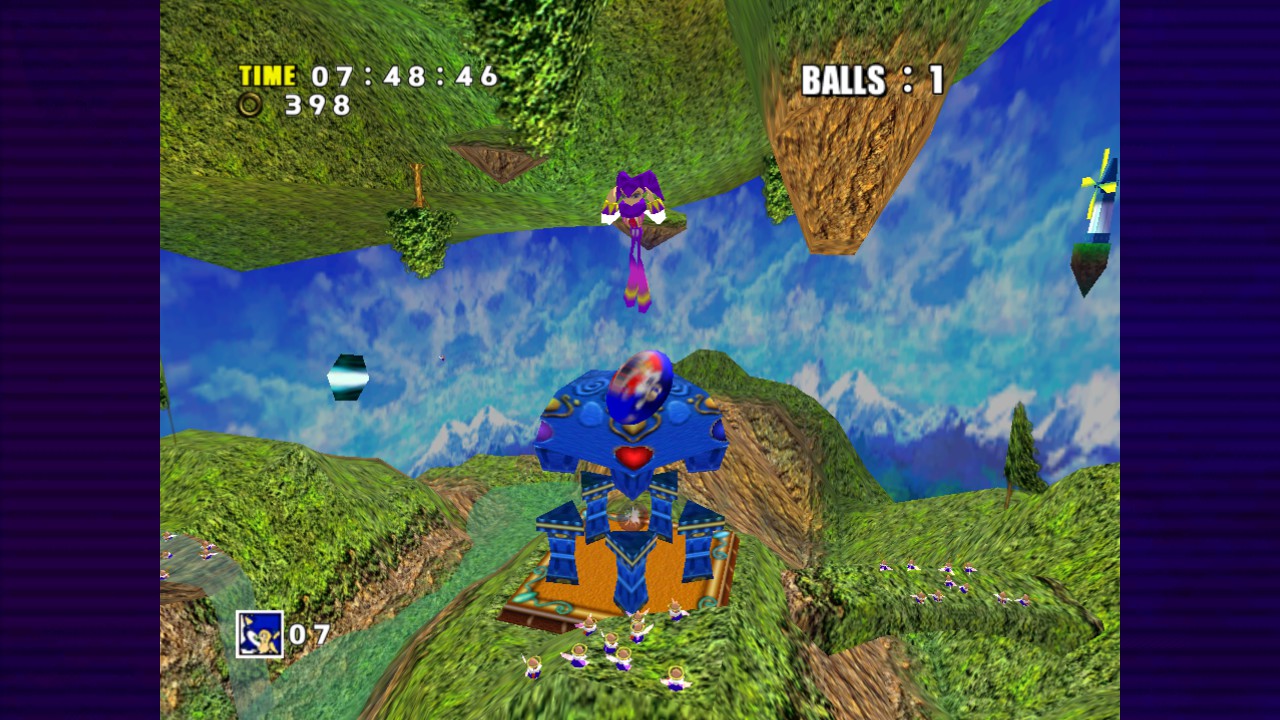Click the yellow TIME label icon
1280x720 pixels.
(x=266, y=75)
